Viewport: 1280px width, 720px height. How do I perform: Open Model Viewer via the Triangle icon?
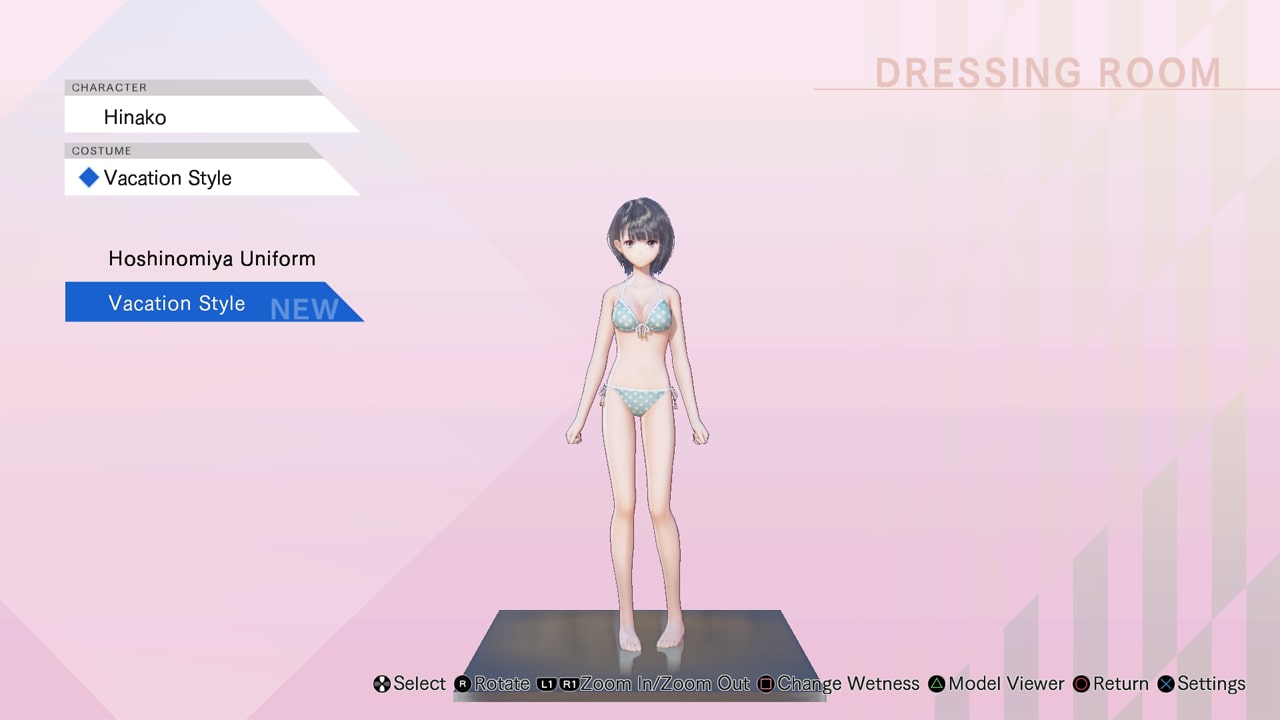pyautogui.click(x=935, y=684)
